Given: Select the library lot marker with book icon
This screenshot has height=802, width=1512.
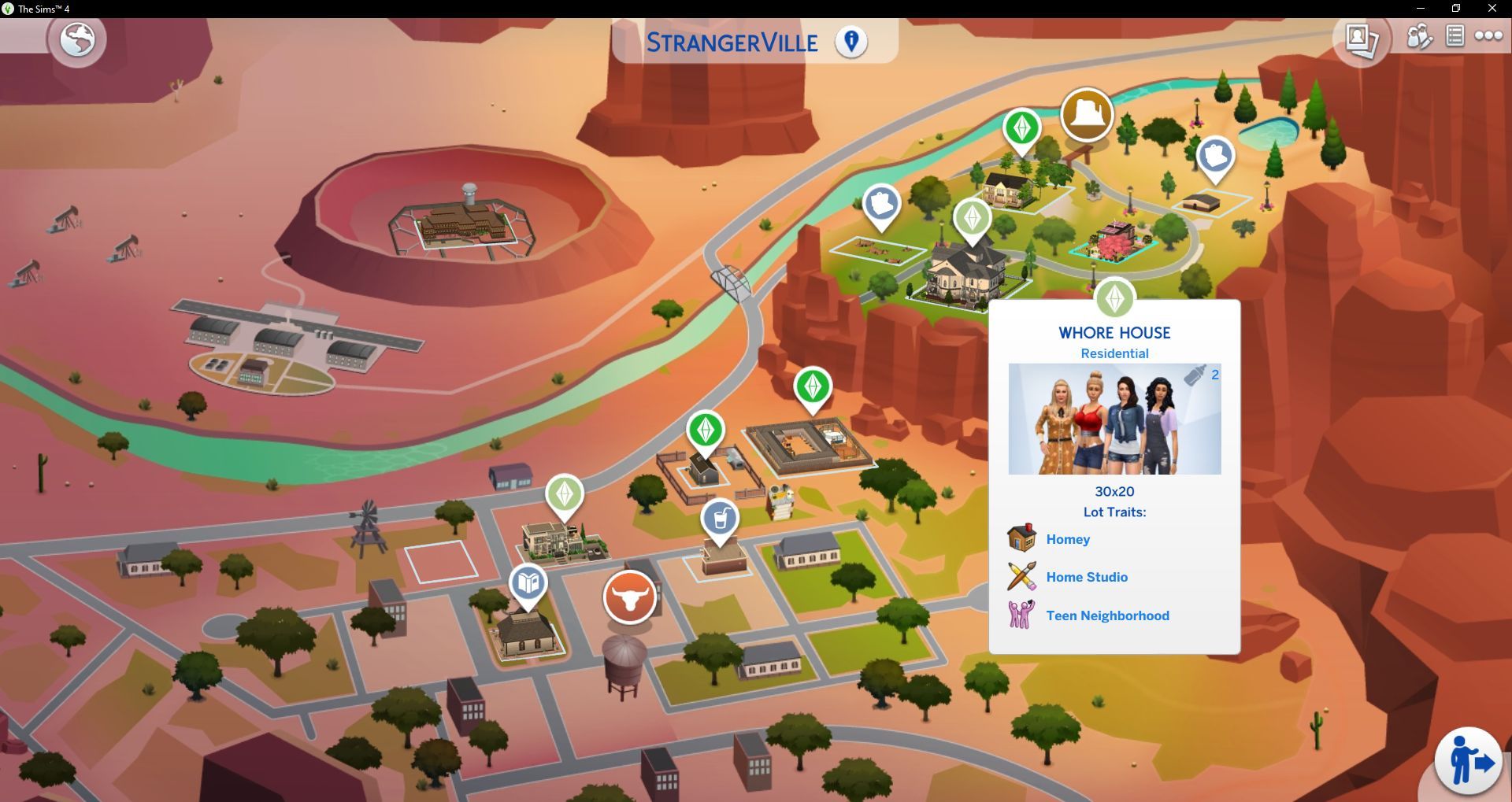Looking at the screenshot, I should click(528, 584).
